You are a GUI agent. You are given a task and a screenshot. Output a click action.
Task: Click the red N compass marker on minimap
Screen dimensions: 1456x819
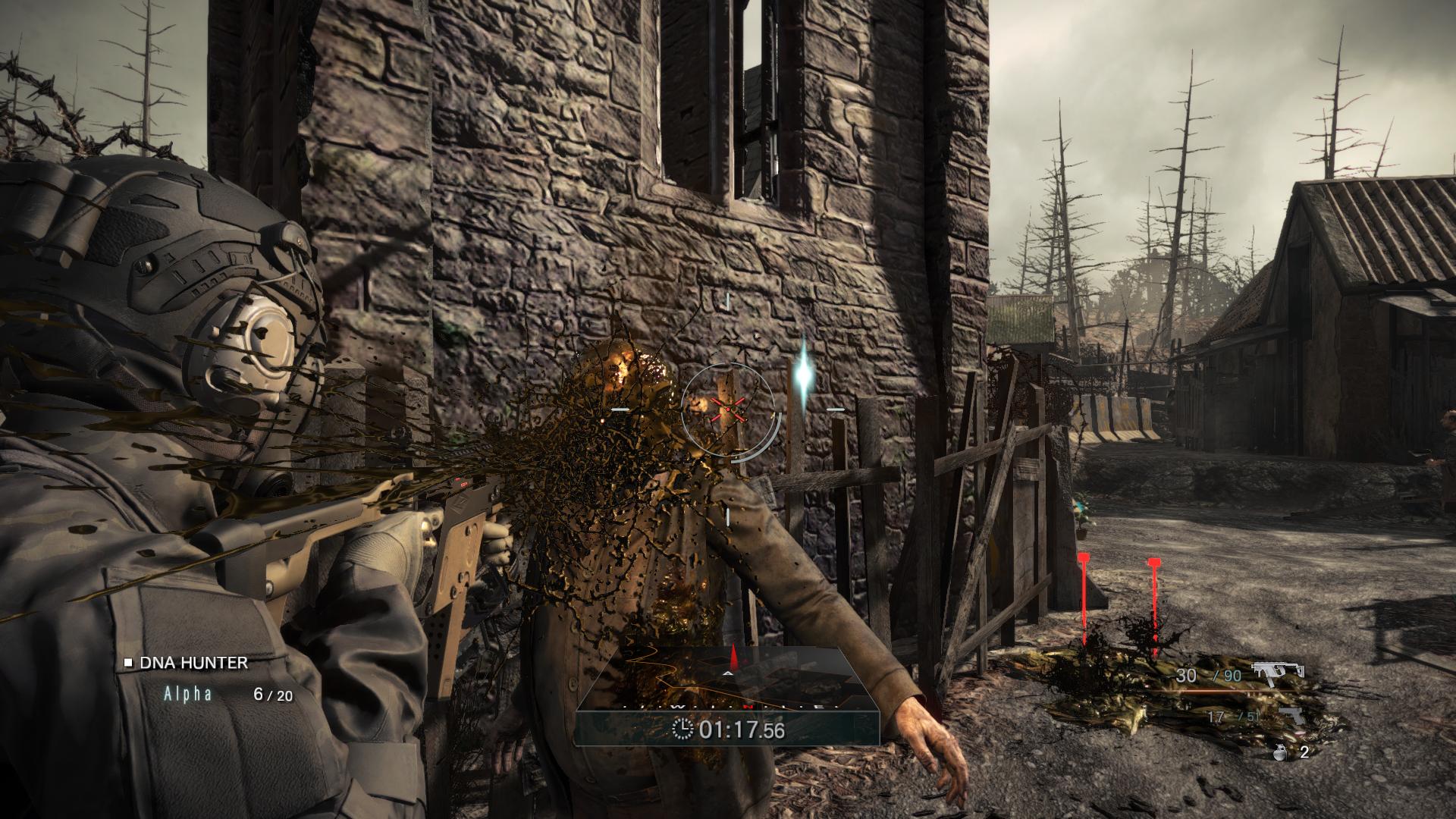749,708
